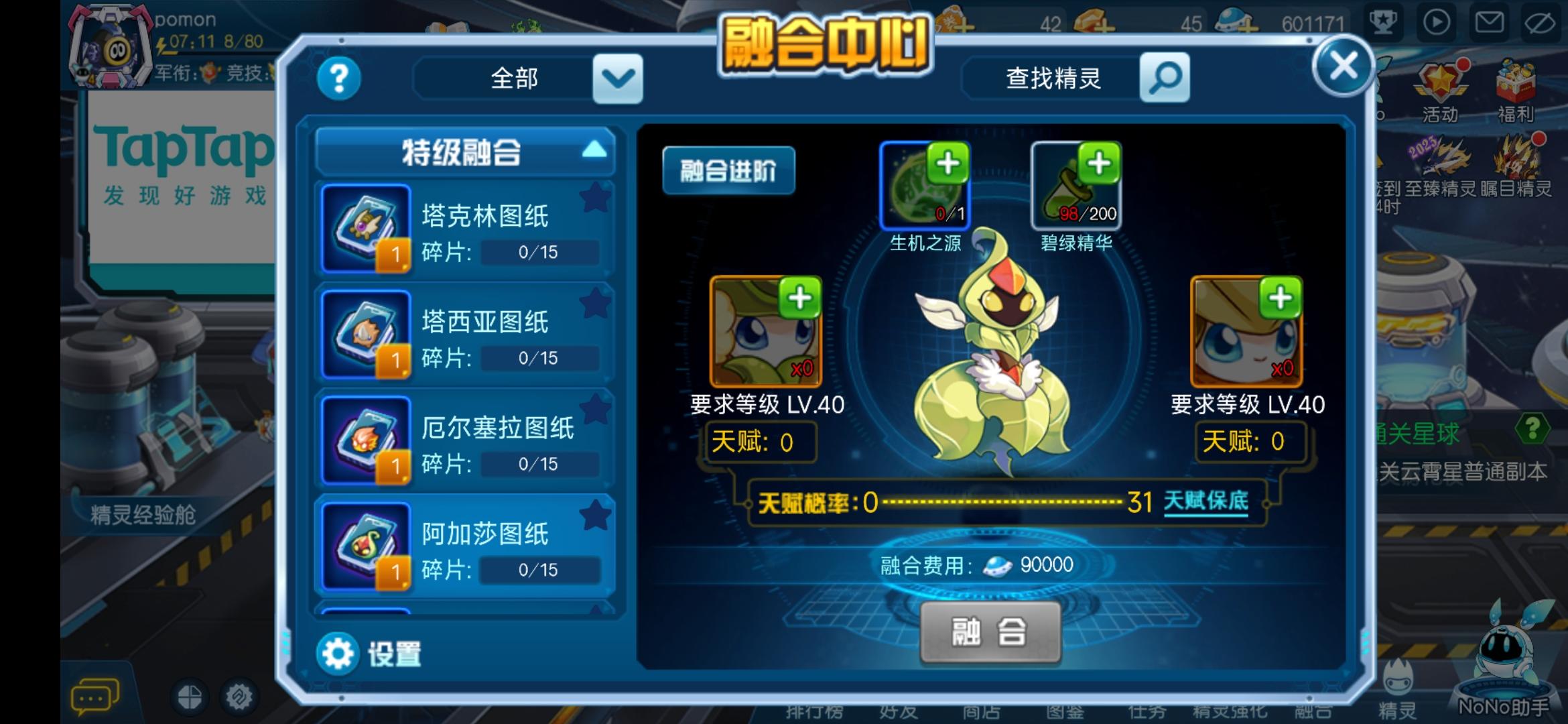Screen dimensions: 1568x724
Task: Click the trophy icon at top right
Action: (x=1384, y=22)
